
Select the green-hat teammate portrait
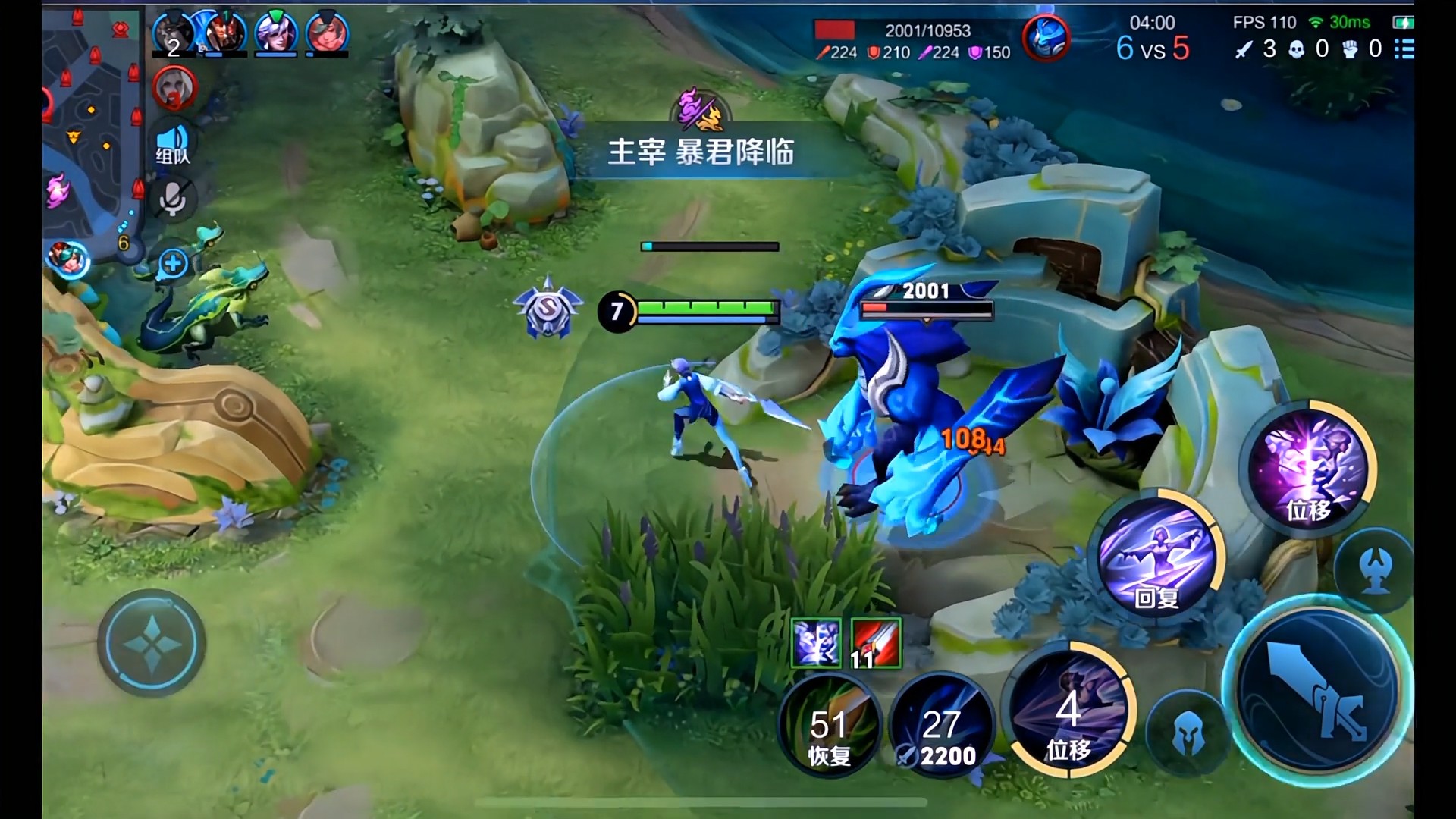276,33
